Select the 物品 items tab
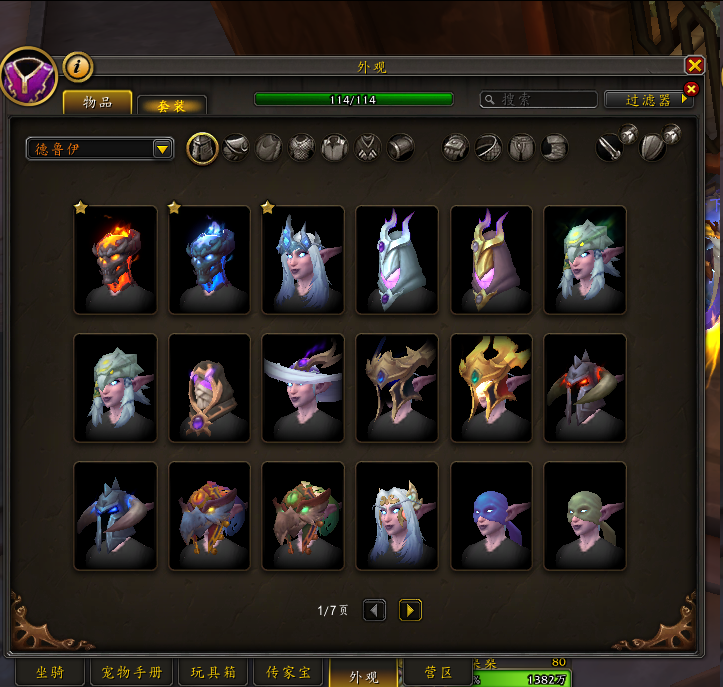Image resolution: width=723 pixels, height=687 pixels. tap(98, 102)
